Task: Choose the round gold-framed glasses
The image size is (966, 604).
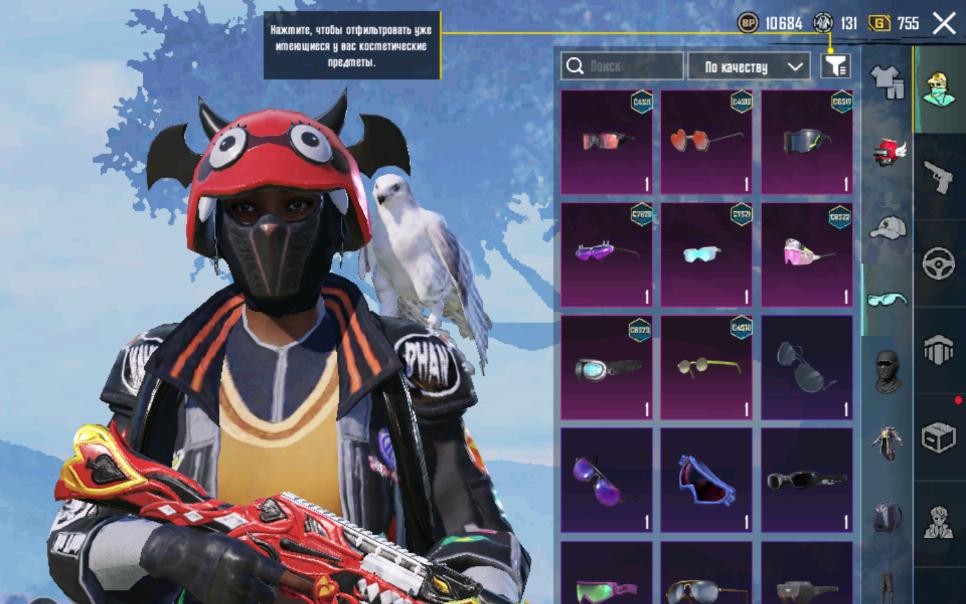Action: click(x=706, y=367)
